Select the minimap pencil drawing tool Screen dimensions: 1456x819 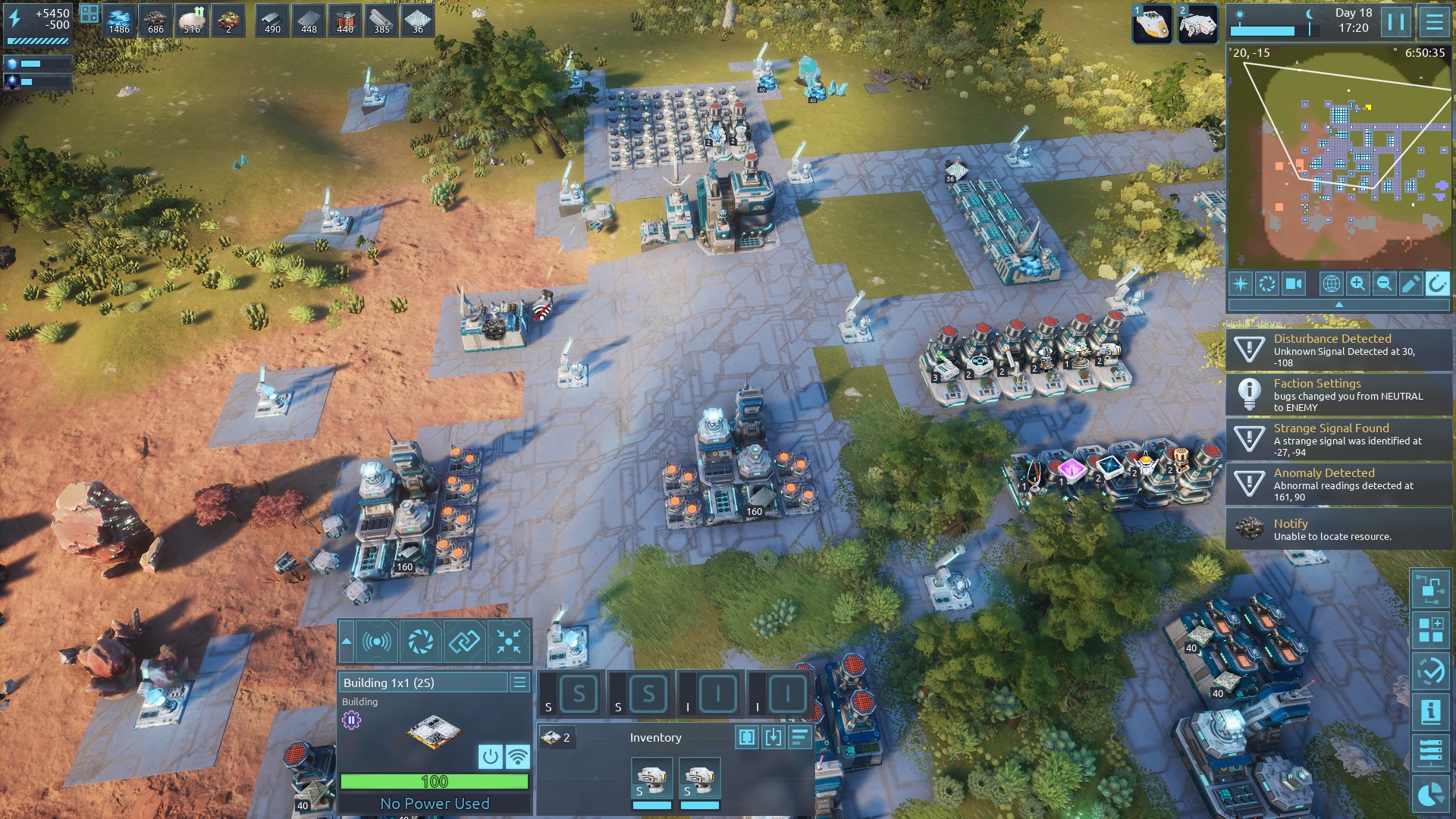click(x=1410, y=284)
